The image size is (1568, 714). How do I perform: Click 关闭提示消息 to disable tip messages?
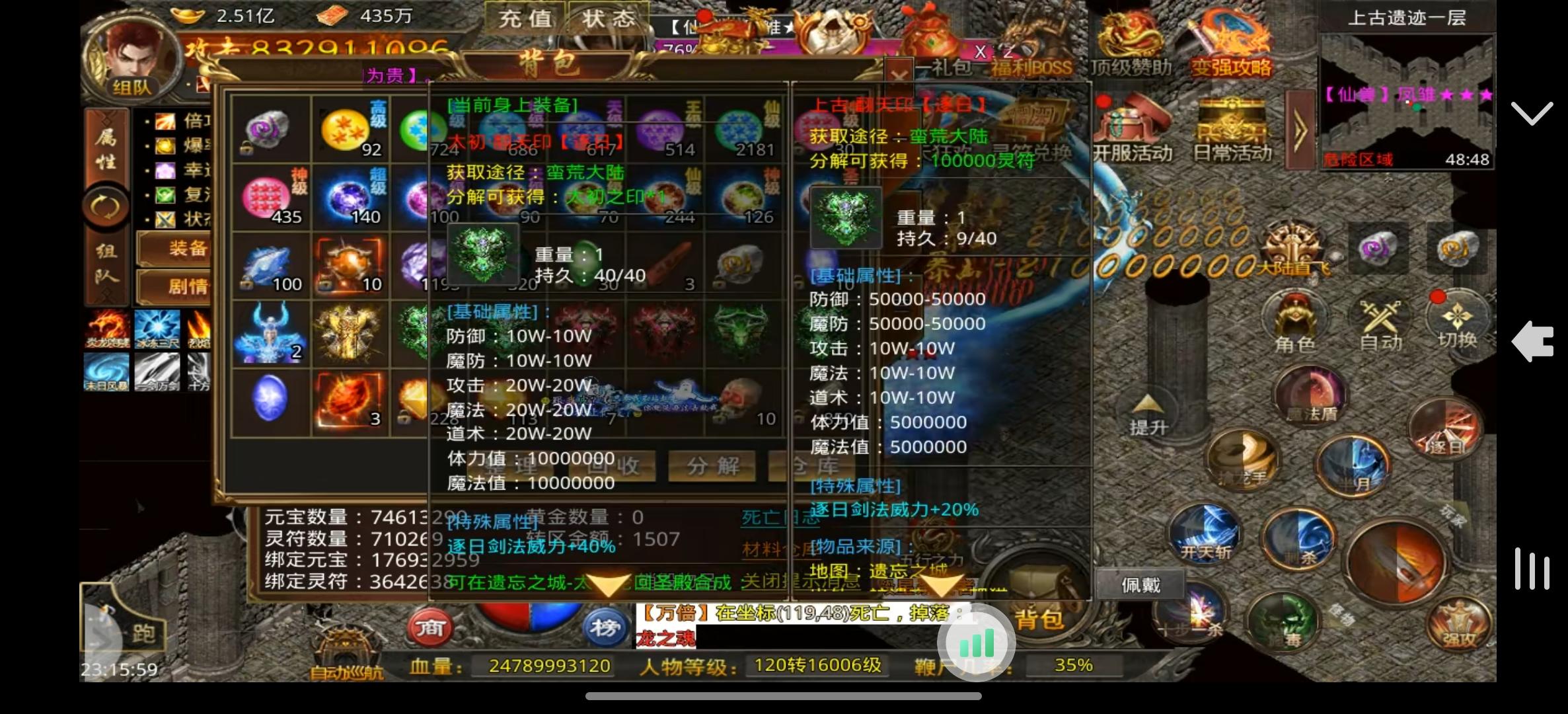point(802,582)
